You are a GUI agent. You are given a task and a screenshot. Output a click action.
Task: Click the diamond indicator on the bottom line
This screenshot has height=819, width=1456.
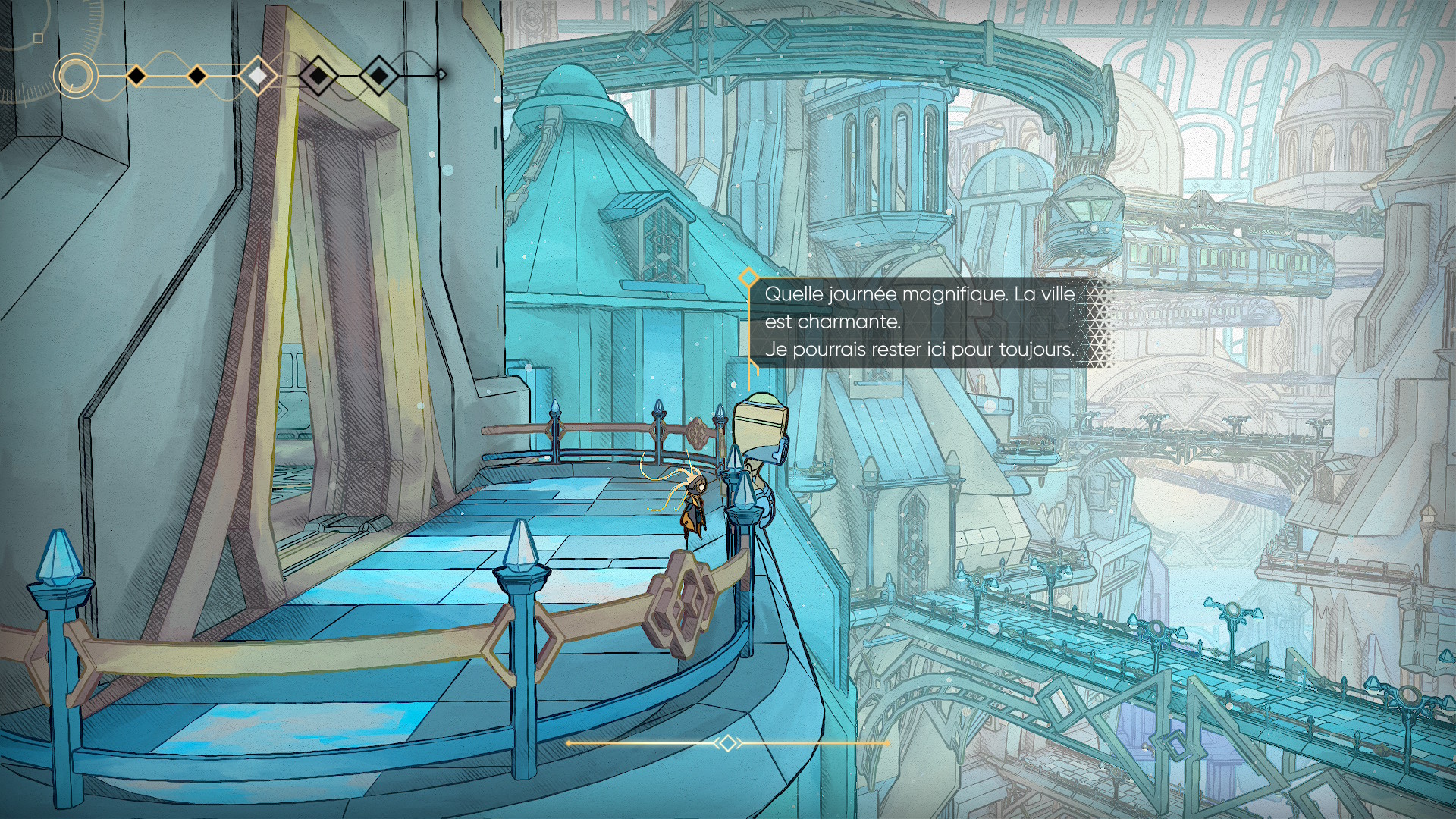coord(727,743)
